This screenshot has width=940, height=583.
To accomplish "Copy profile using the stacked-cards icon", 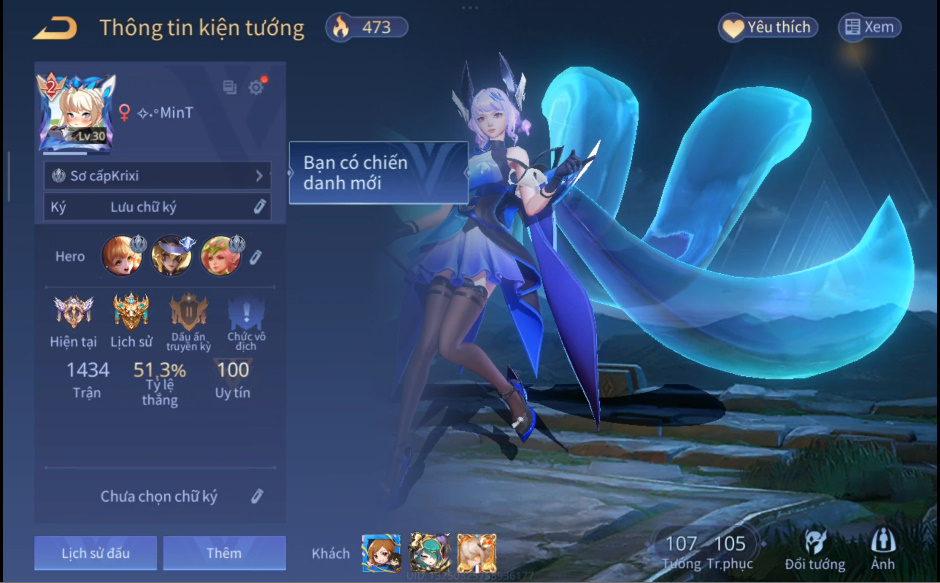I will tap(230, 88).
